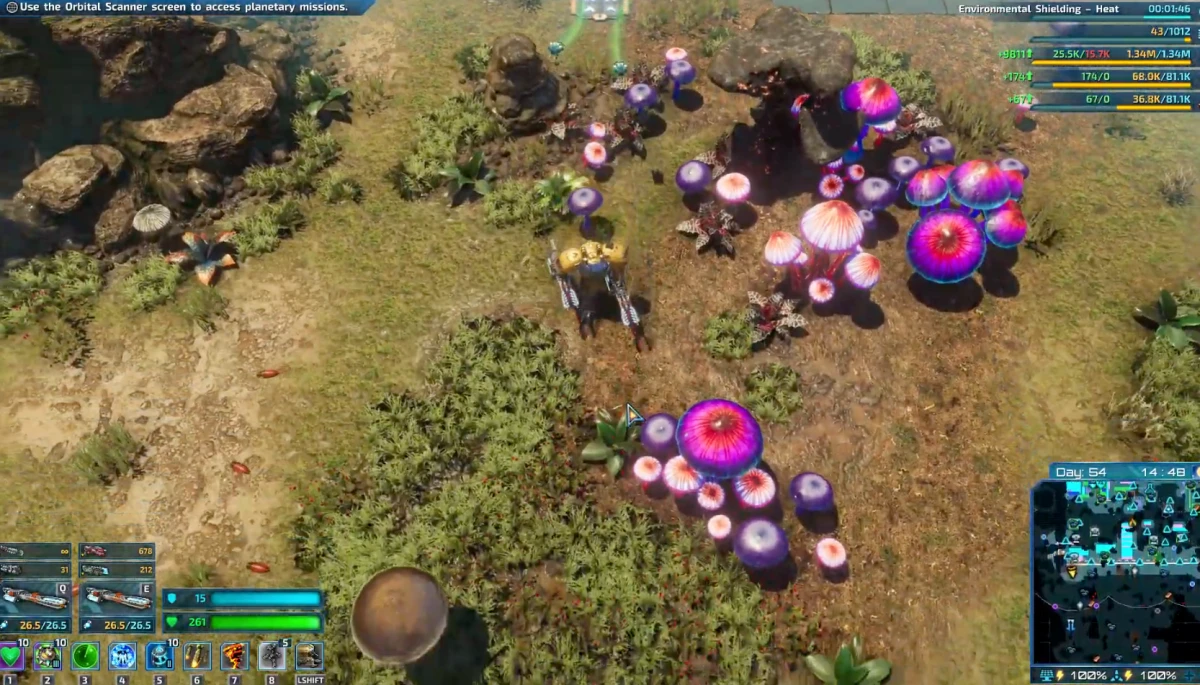Select the grey mech figure item slot
Image resolution: width=1200 pixels, height=685 pixels.
pos(272,656)
